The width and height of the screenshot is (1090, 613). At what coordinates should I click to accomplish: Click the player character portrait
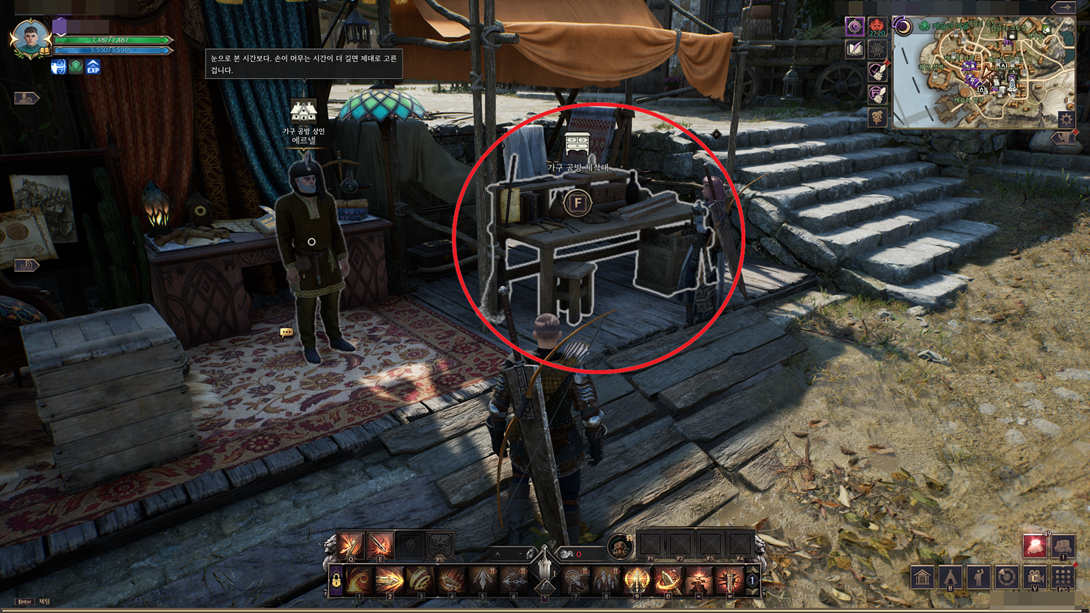tap(30, 38)
